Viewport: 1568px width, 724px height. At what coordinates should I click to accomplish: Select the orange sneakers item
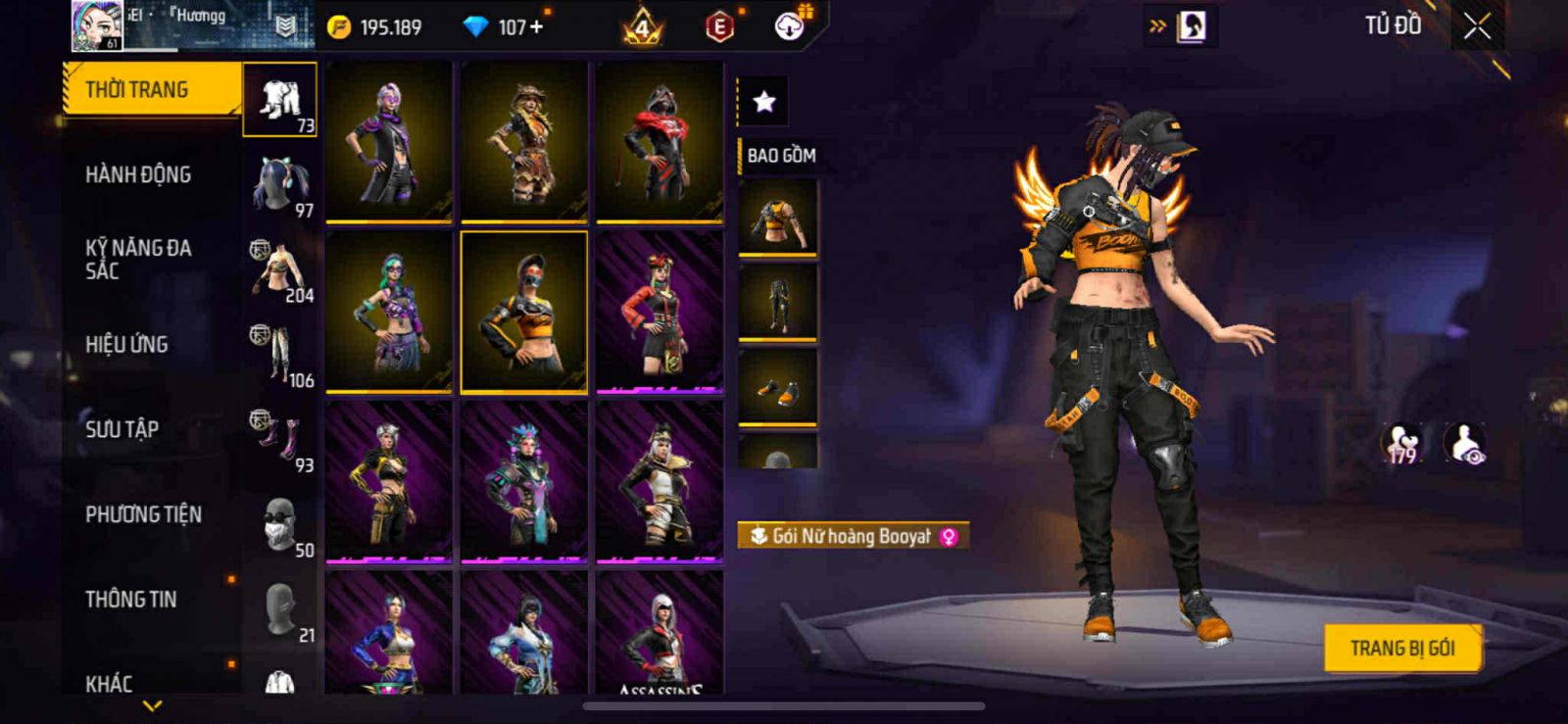coord(777,388)
